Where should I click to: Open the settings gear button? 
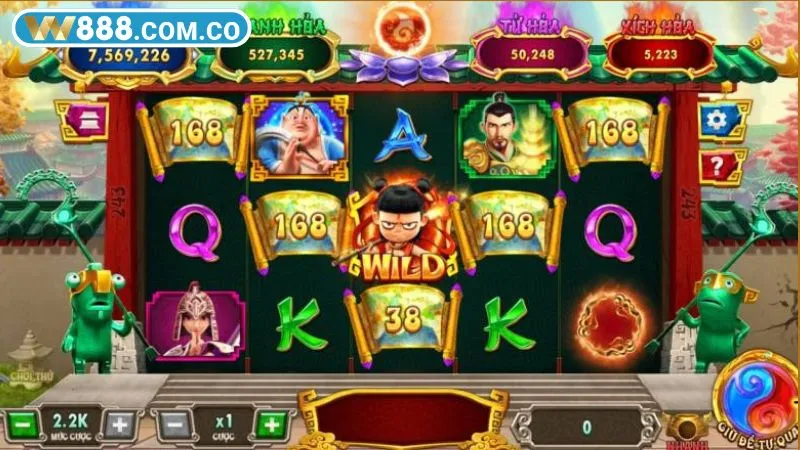click(714, 121)
